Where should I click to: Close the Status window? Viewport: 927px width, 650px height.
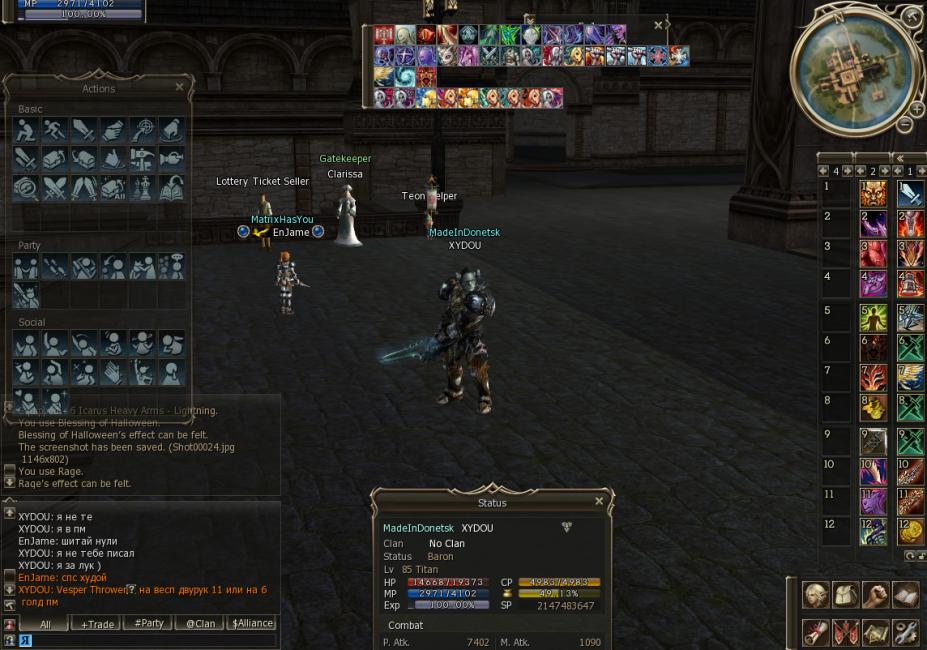click(599, 501)
